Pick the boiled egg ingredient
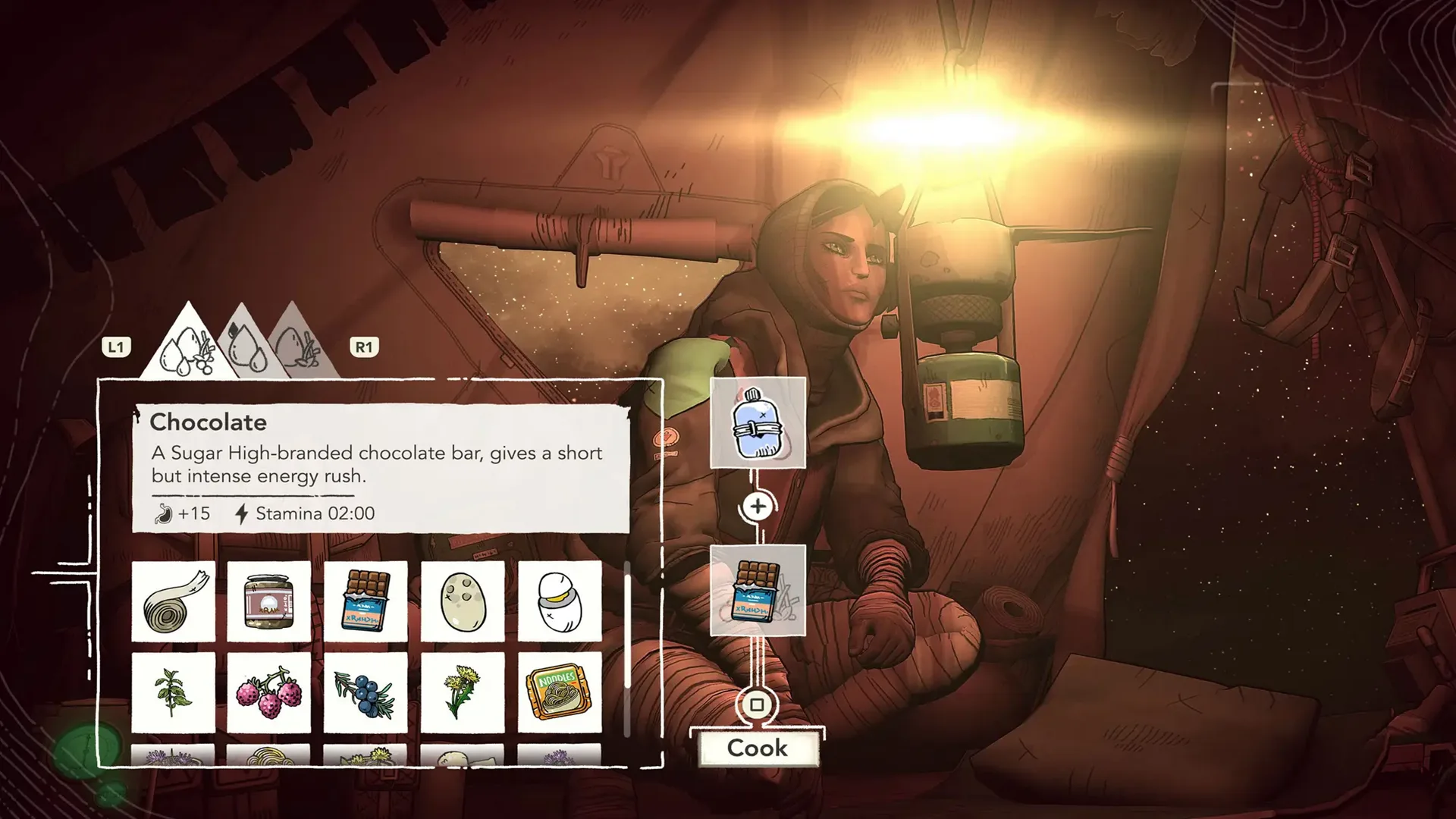 coord(559,599)
